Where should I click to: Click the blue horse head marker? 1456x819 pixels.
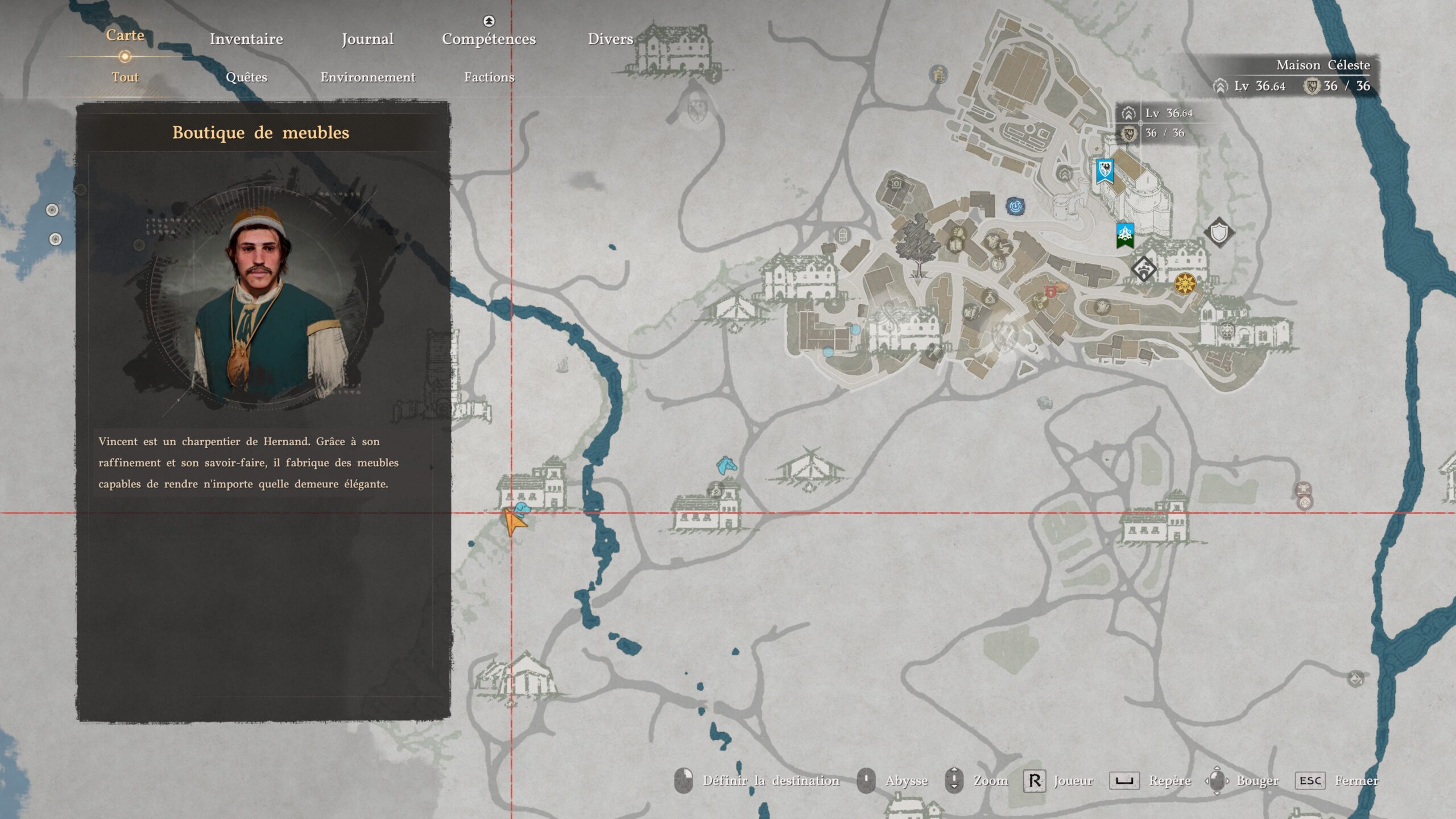point(726,465)
